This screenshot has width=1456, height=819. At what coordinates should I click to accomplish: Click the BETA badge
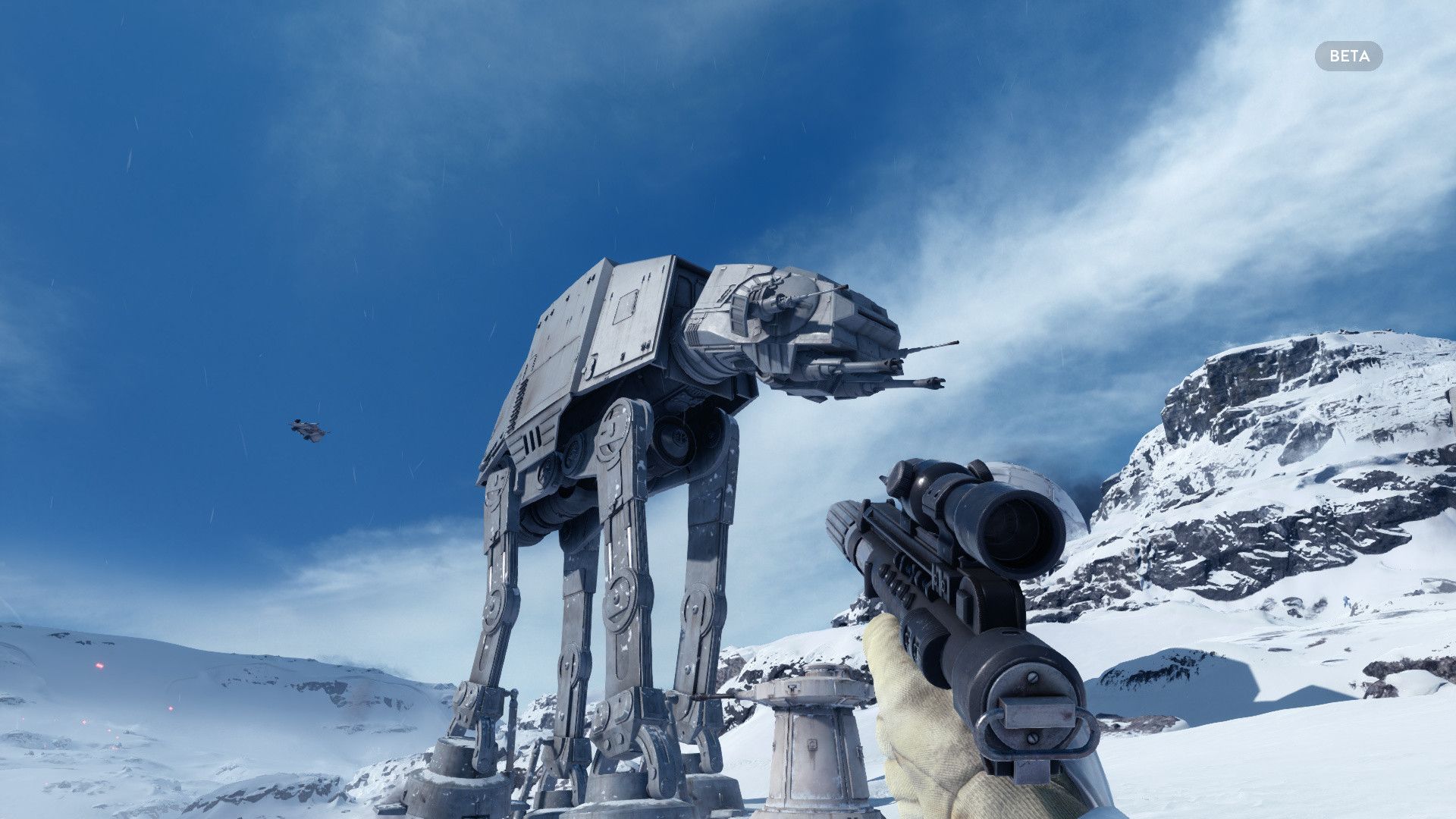point(1348,56)
